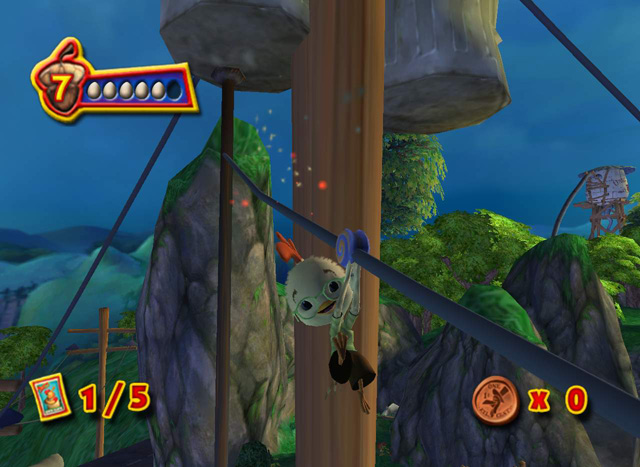Click the acorn lives icon
The width and height of the screenshot is (640, 467).
[x=60, y=87]
